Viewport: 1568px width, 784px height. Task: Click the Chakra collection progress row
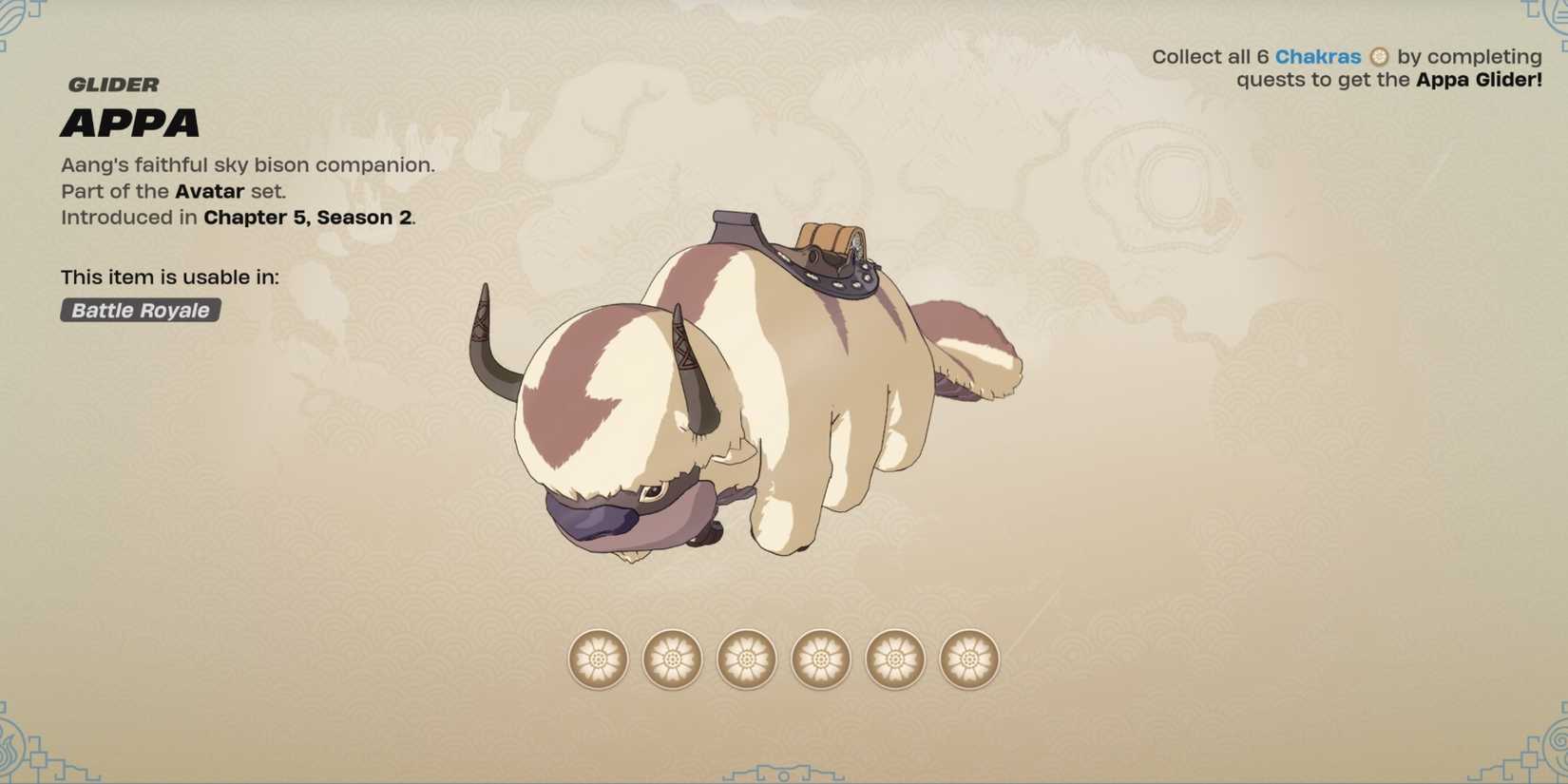point(784,660)
